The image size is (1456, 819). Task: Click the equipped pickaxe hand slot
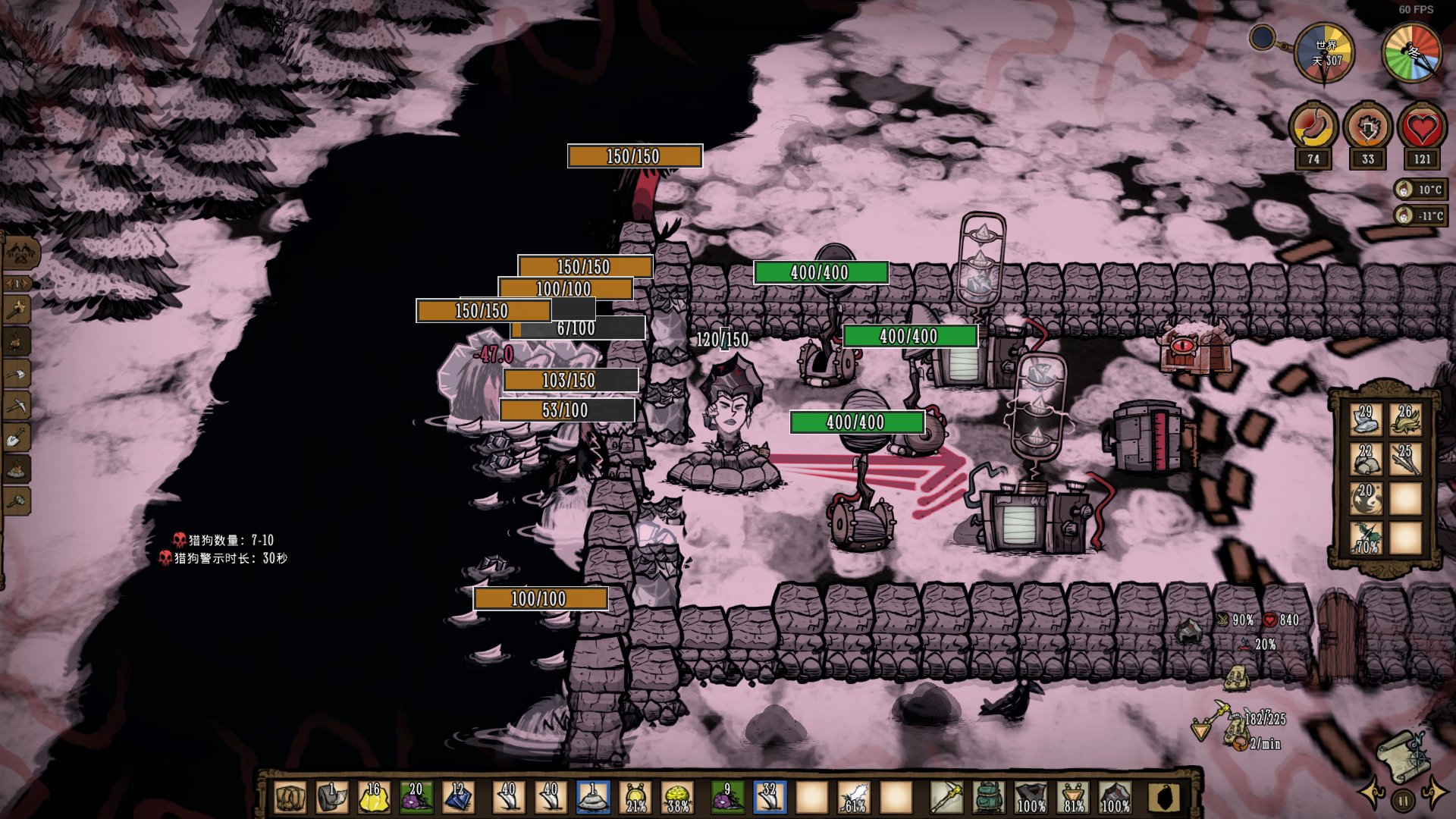(x=946, y=798)
